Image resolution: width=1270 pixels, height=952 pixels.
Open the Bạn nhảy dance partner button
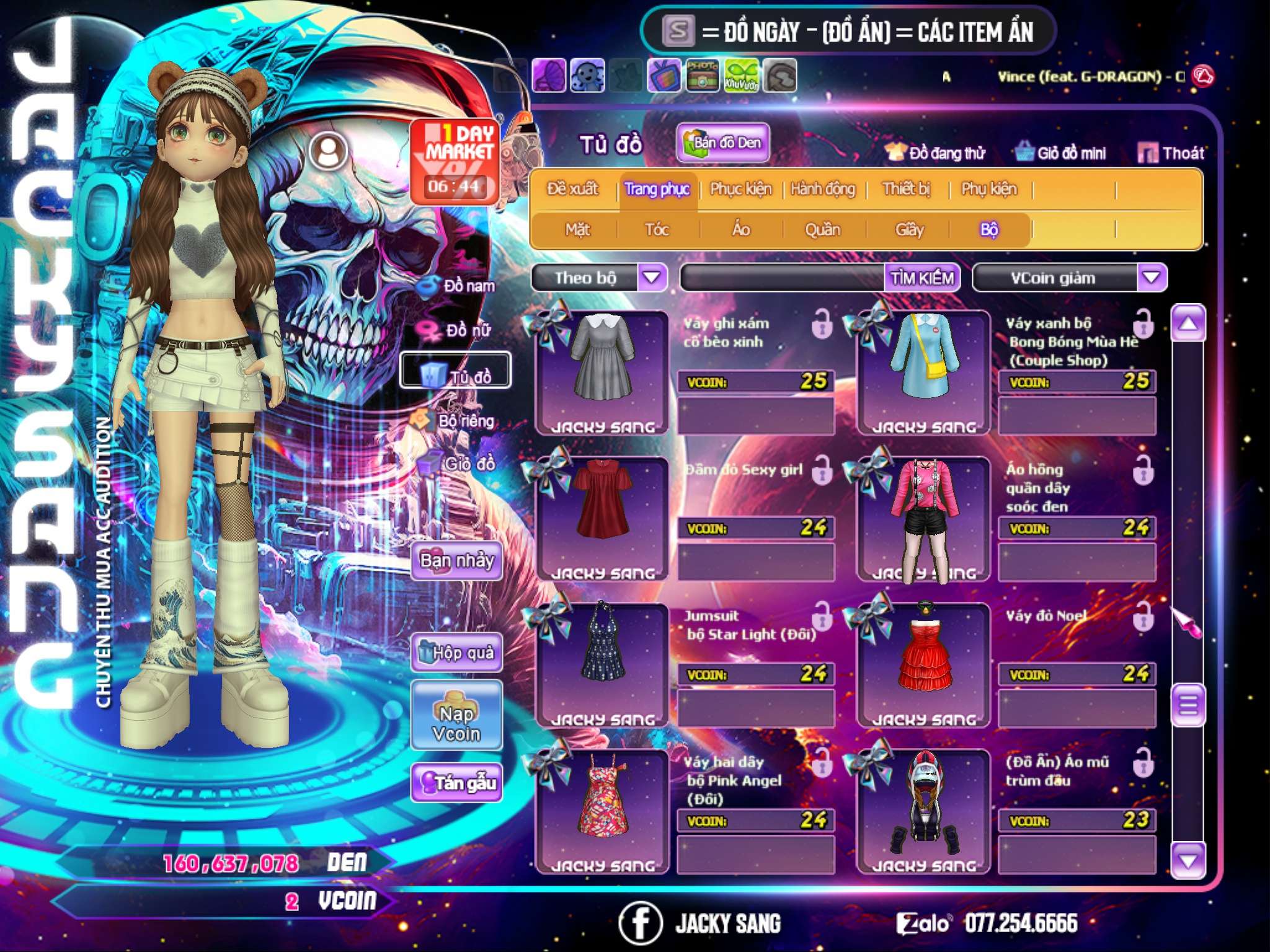456,561
